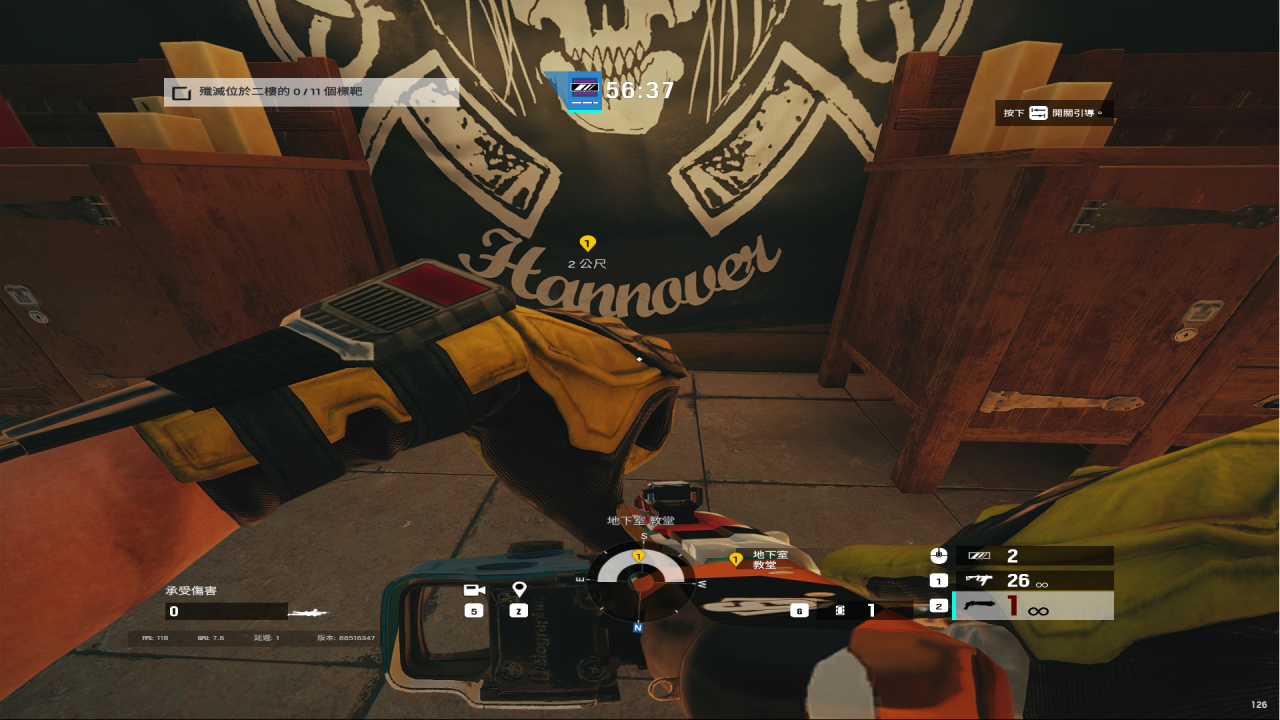
Task: Click the yellow ping marker showing 2 公尺
Action: pos(587,243)
